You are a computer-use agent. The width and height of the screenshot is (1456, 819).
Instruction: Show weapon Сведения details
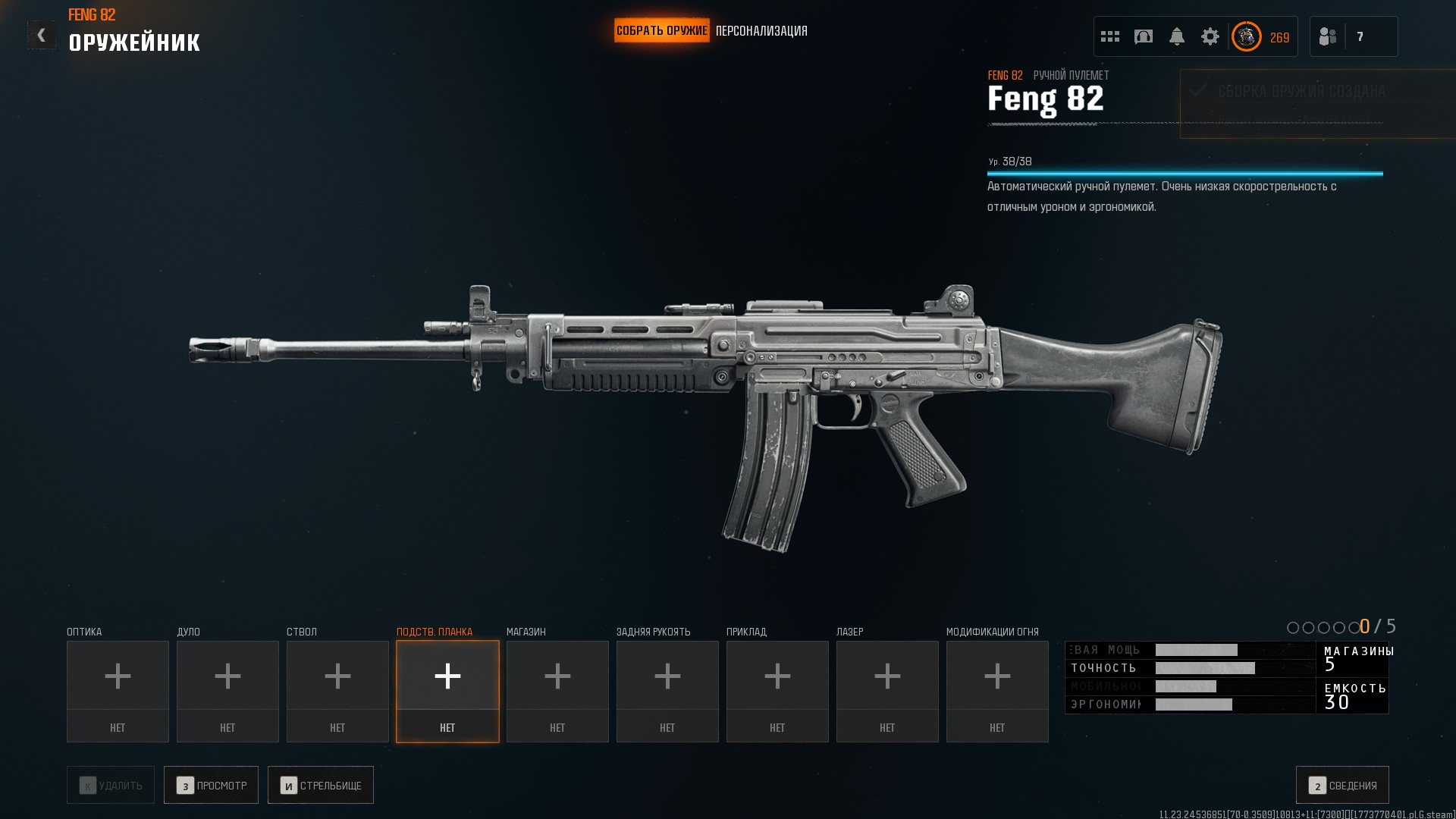(1342, 785)
